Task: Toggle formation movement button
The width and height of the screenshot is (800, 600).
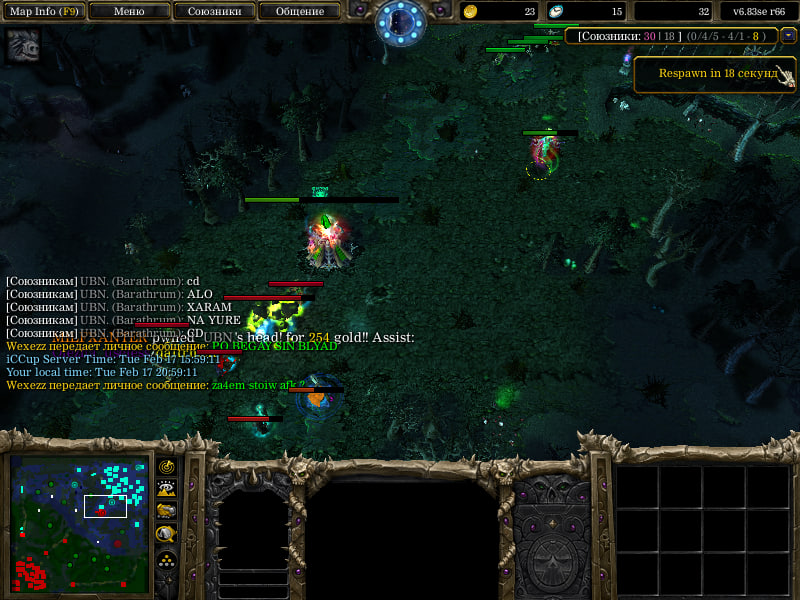Action: (167, 559)
